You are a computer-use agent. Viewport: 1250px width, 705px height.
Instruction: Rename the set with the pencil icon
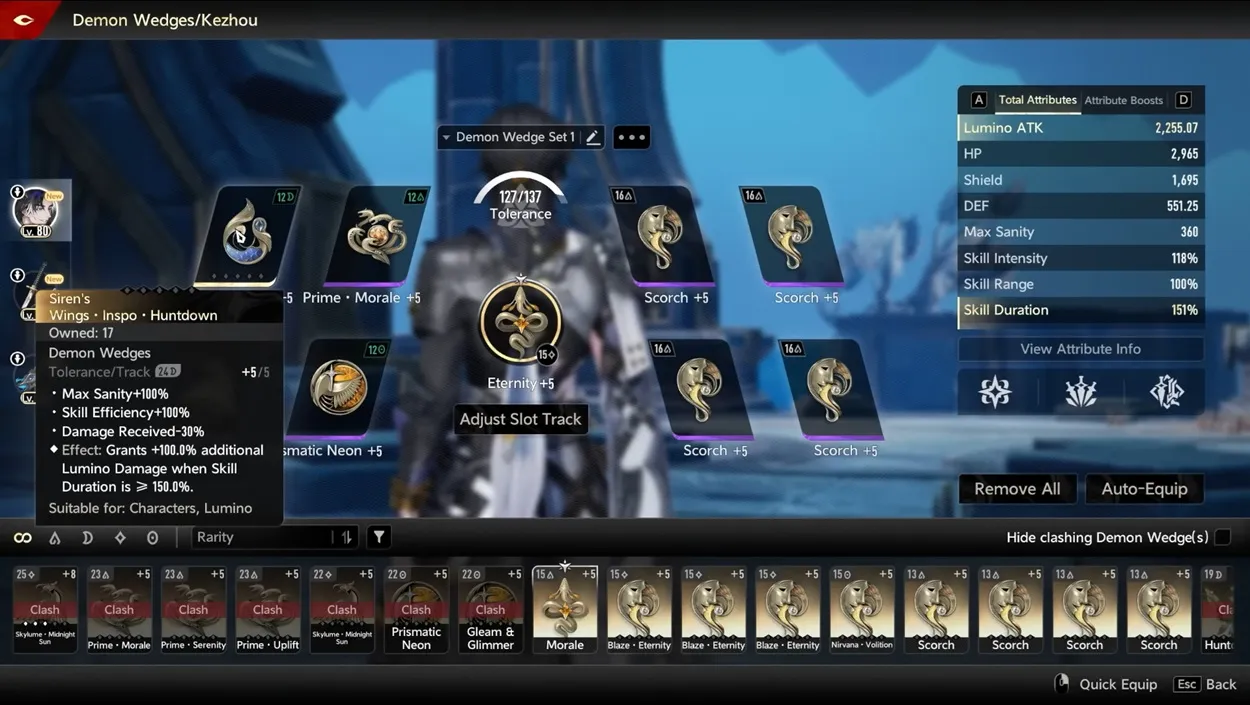click(593, 137)
